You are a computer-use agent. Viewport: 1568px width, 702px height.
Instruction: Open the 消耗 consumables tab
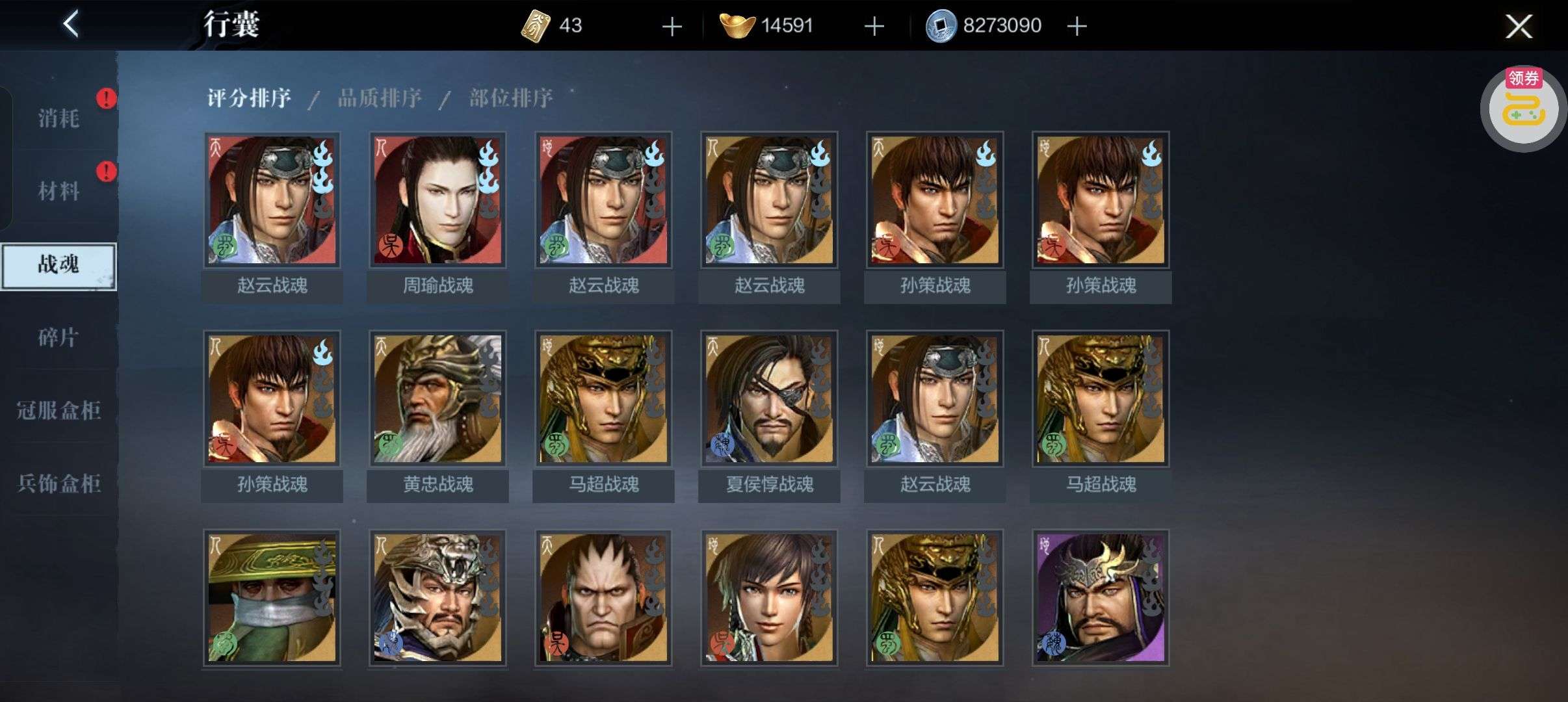[x=59, y=118]
